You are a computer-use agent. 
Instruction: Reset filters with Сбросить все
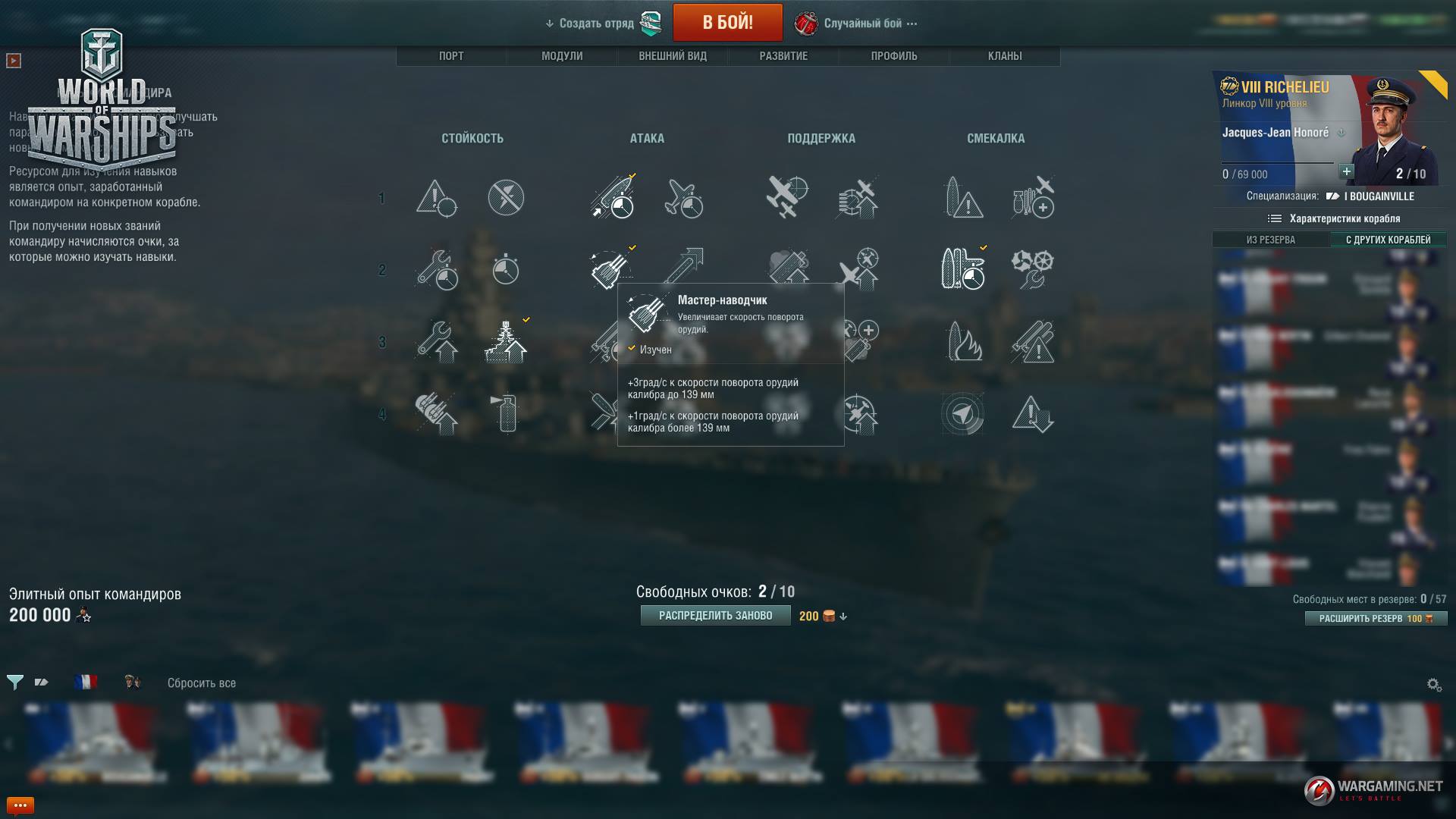202,683
